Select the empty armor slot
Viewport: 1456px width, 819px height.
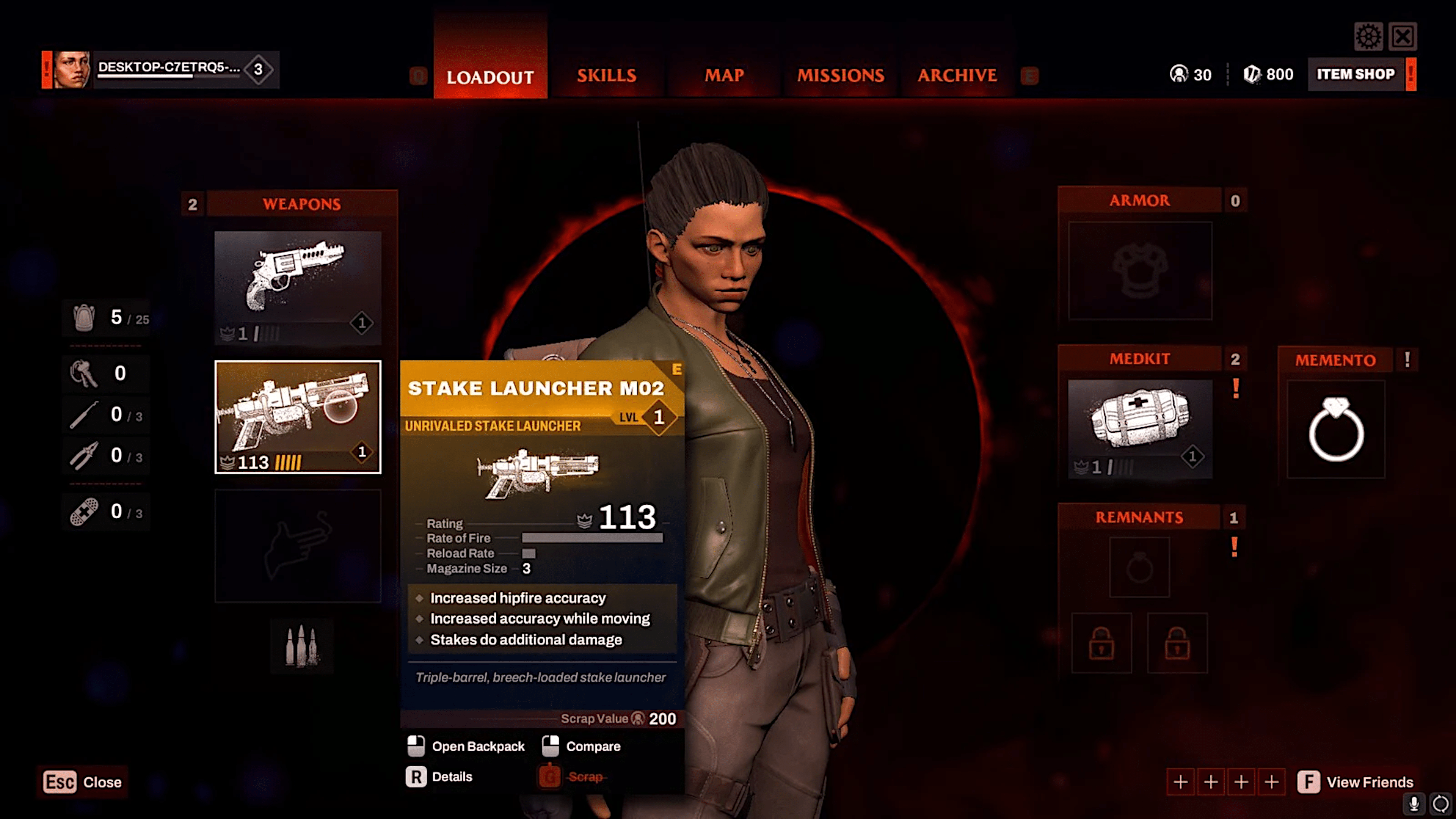point(1139,271)
